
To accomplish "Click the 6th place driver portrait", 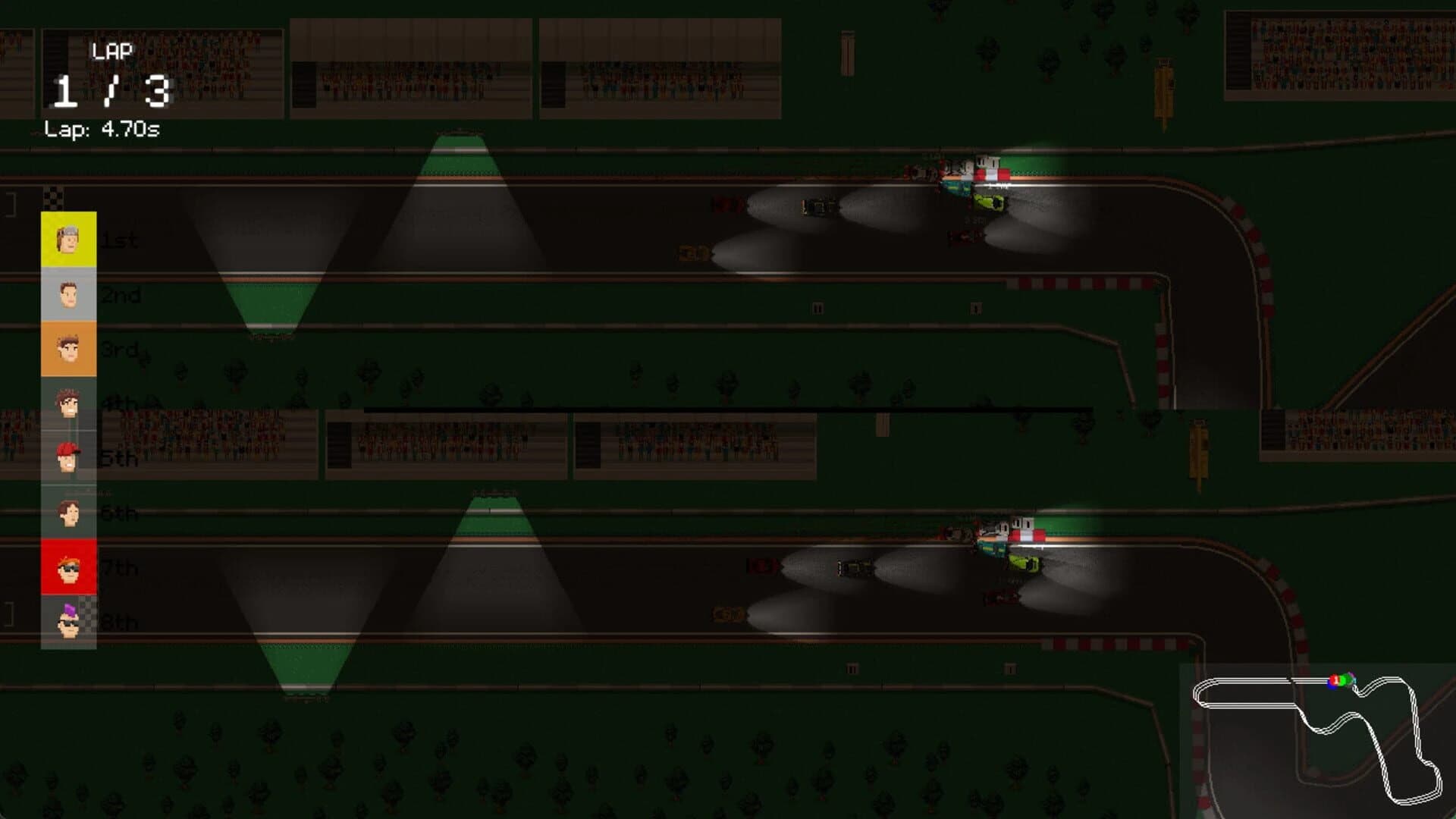I will click(x=68, y=513).
